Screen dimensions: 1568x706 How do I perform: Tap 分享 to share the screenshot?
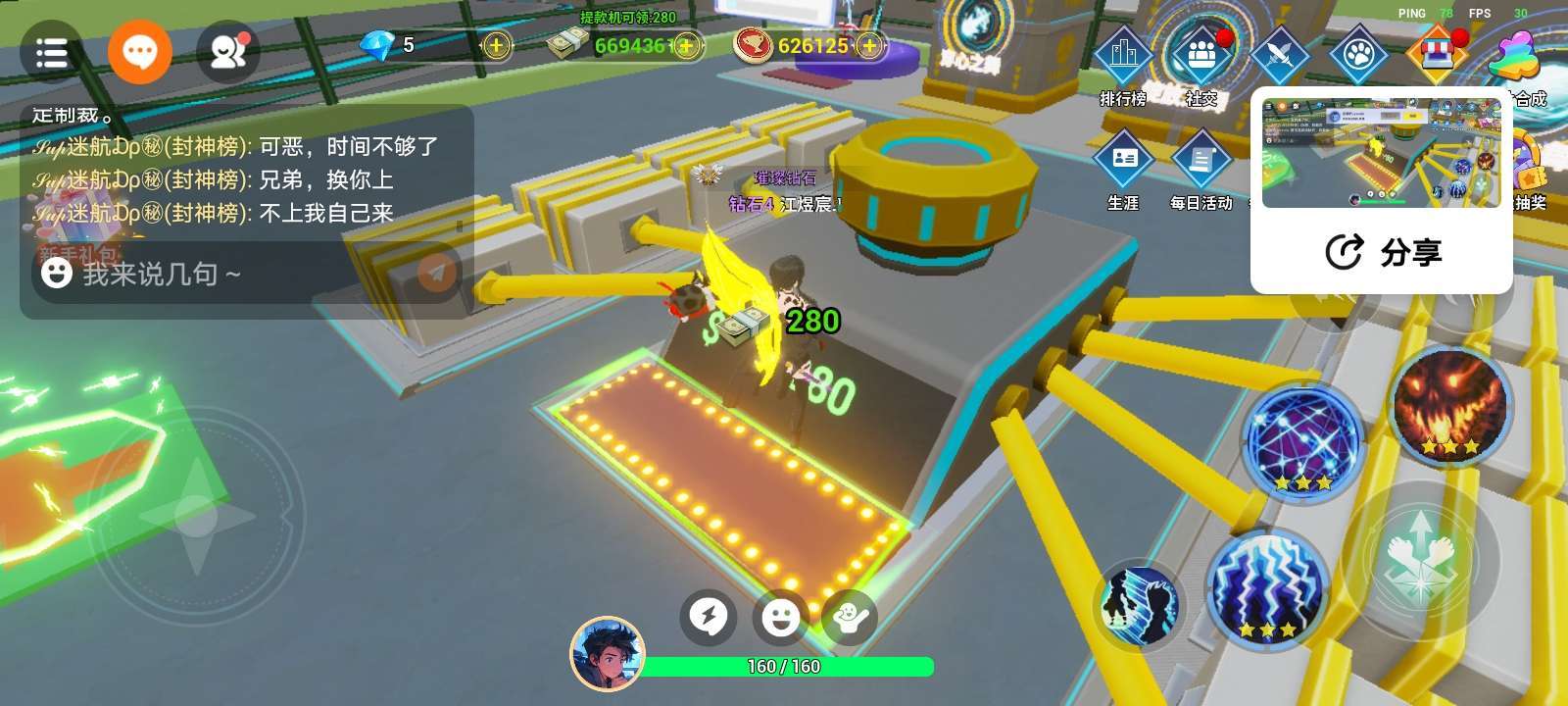point(1383,253)
